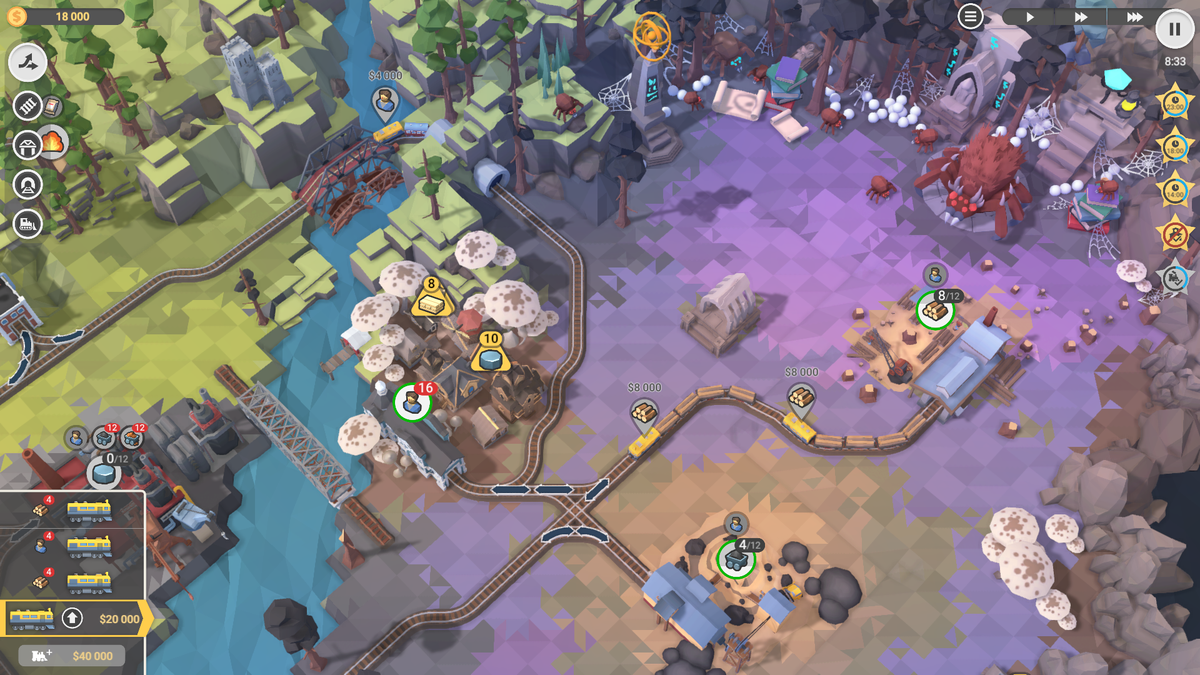Set game speed to double fast-forward
This screenshot has height=675, width=1200.
coord(1081,17)
